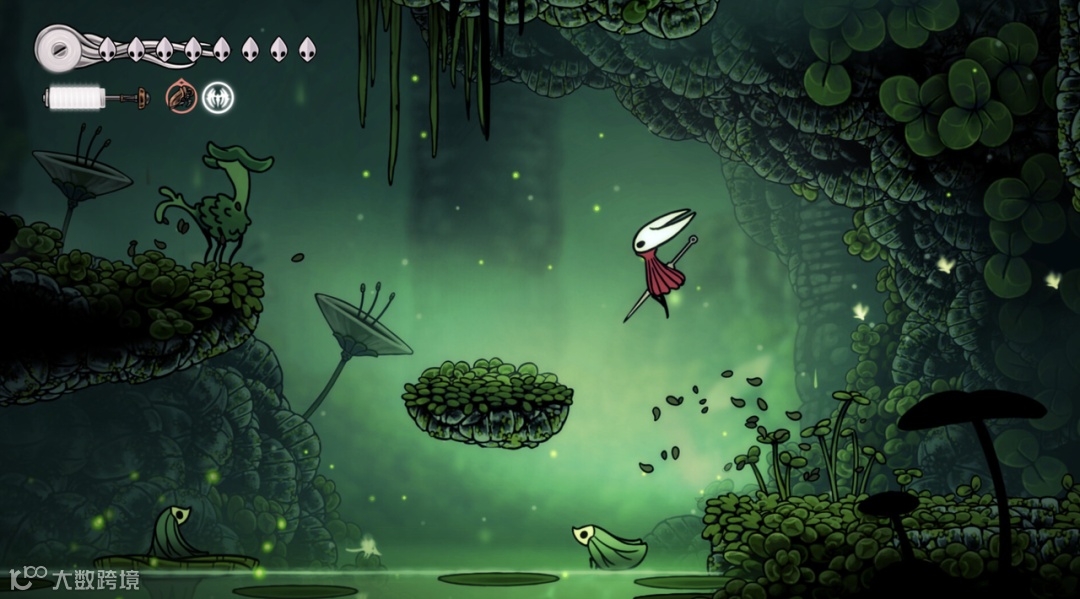The height and width of the screenshot is (599, 1080).
Task: Activate the glowing white silk skill icon
Action: pos(217,97)
